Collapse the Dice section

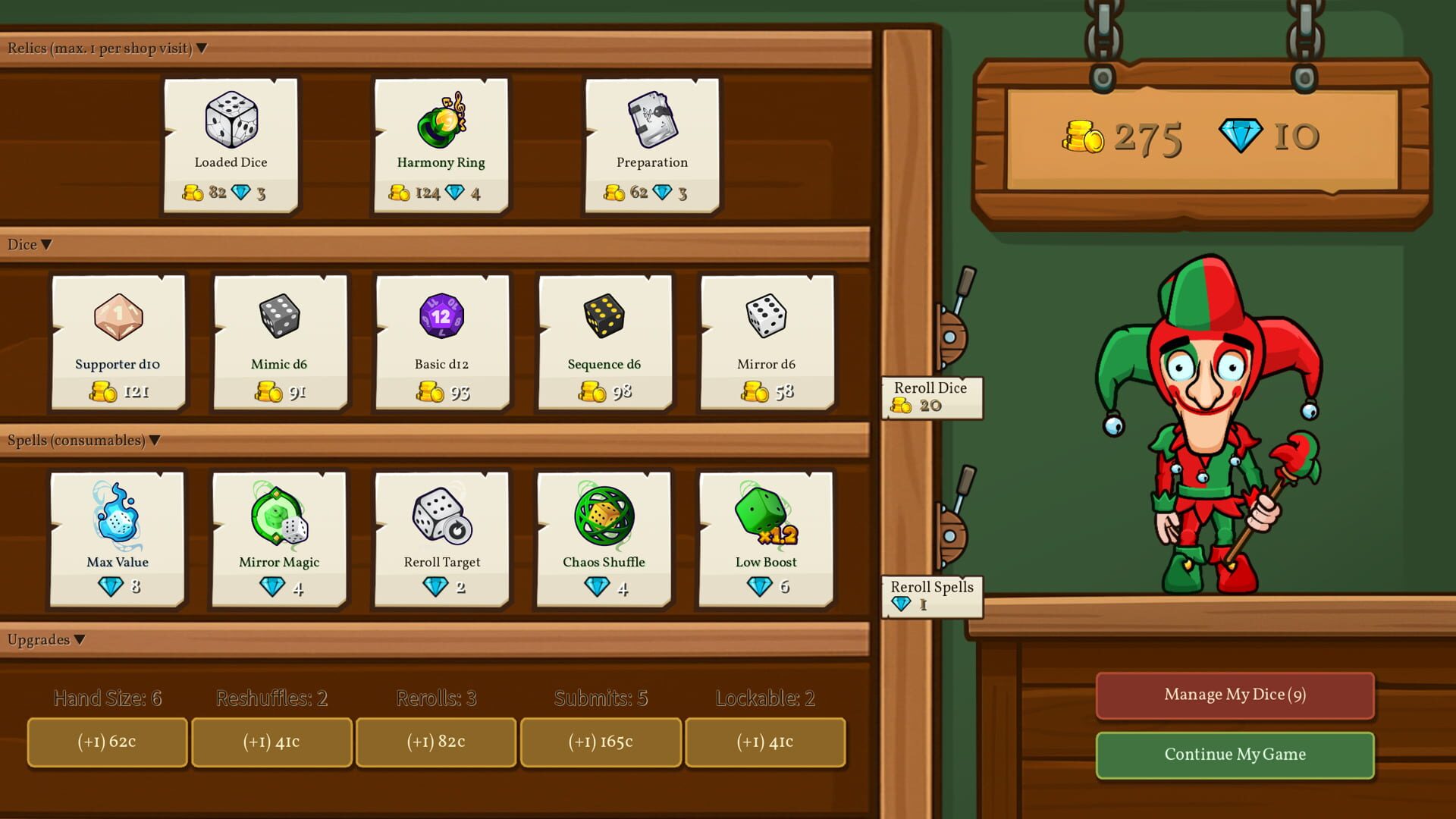click(46, 244)
